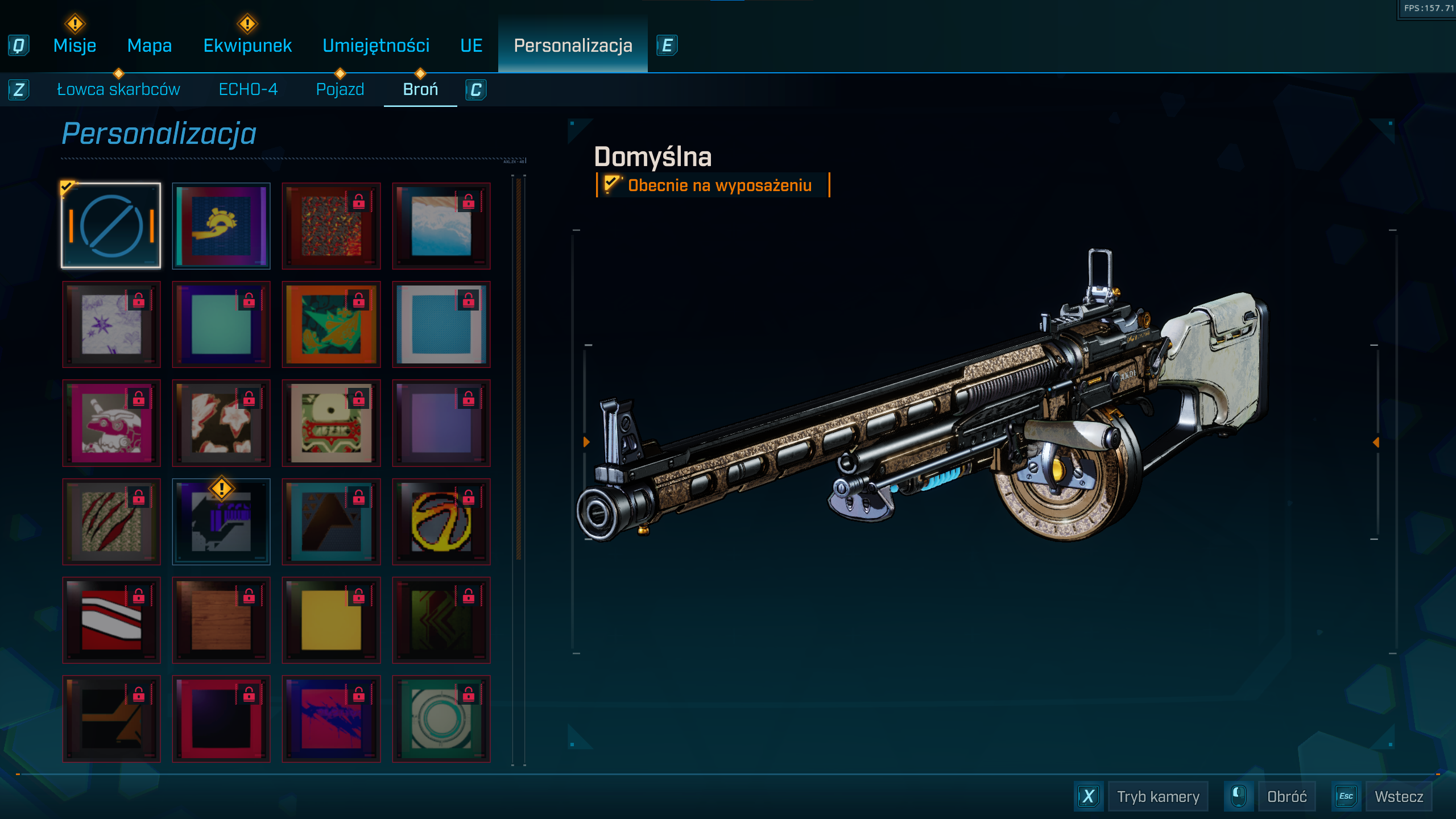Viewport: 1456px width, 819px height.
Task: Select the default no-skin weapon tile
Action: coord(111,226)
